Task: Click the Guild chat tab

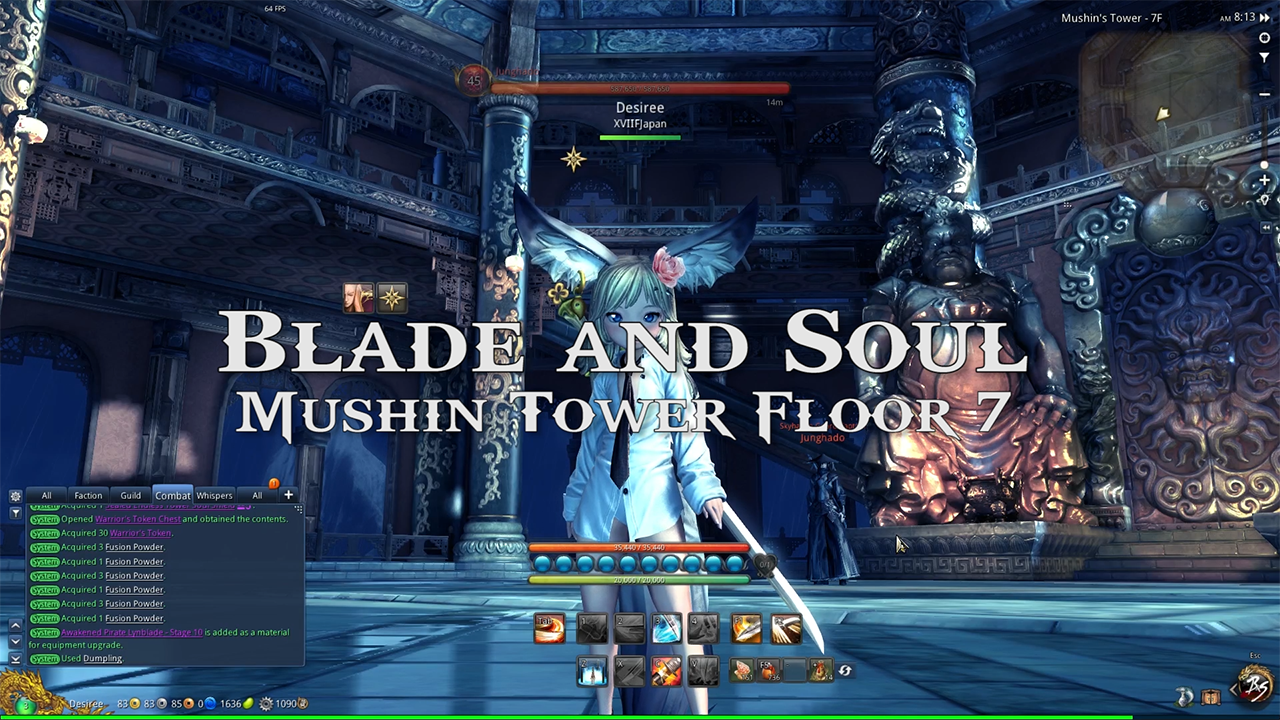Action: [130, 495]
